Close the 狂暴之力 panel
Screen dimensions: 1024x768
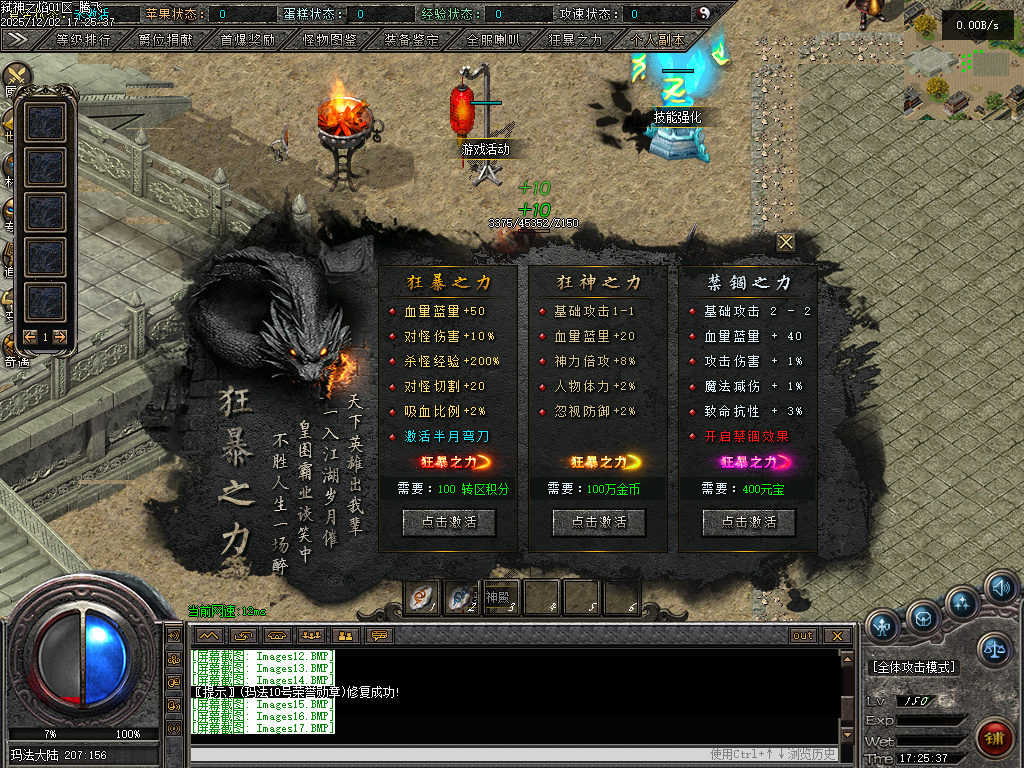(x=786, y=242)
